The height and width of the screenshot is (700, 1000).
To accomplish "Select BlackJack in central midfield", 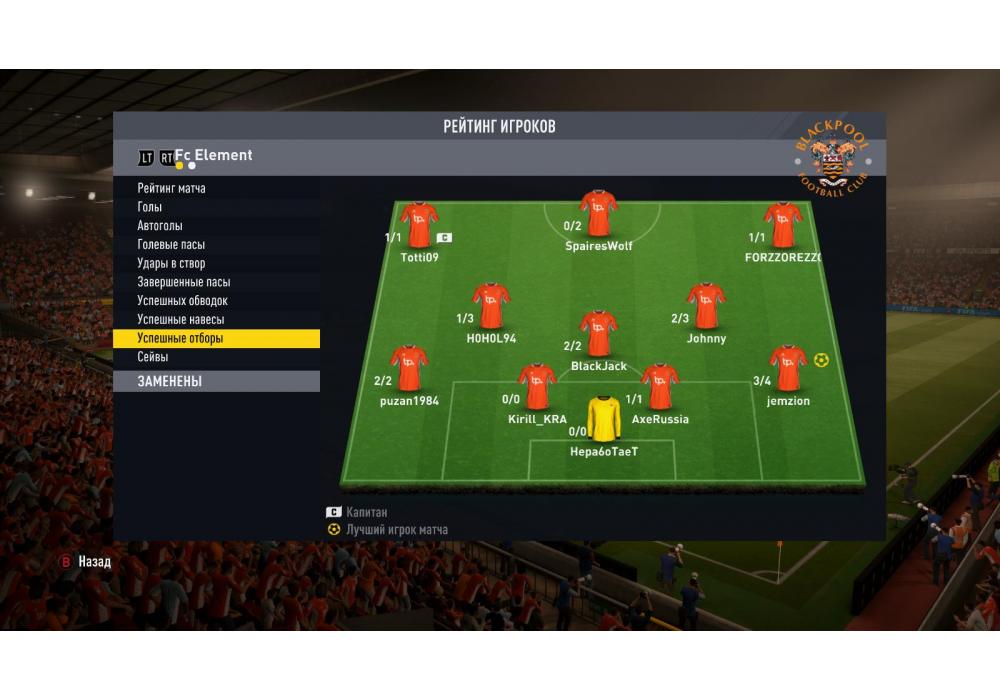I will [598, 334].
